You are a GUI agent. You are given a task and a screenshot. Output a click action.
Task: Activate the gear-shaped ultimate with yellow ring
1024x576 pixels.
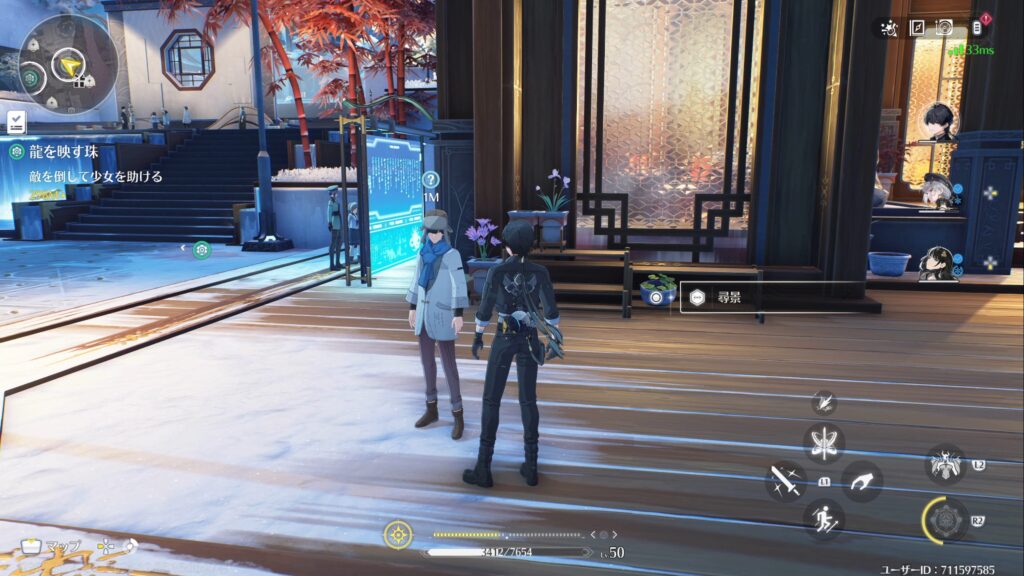click(946, 521)
